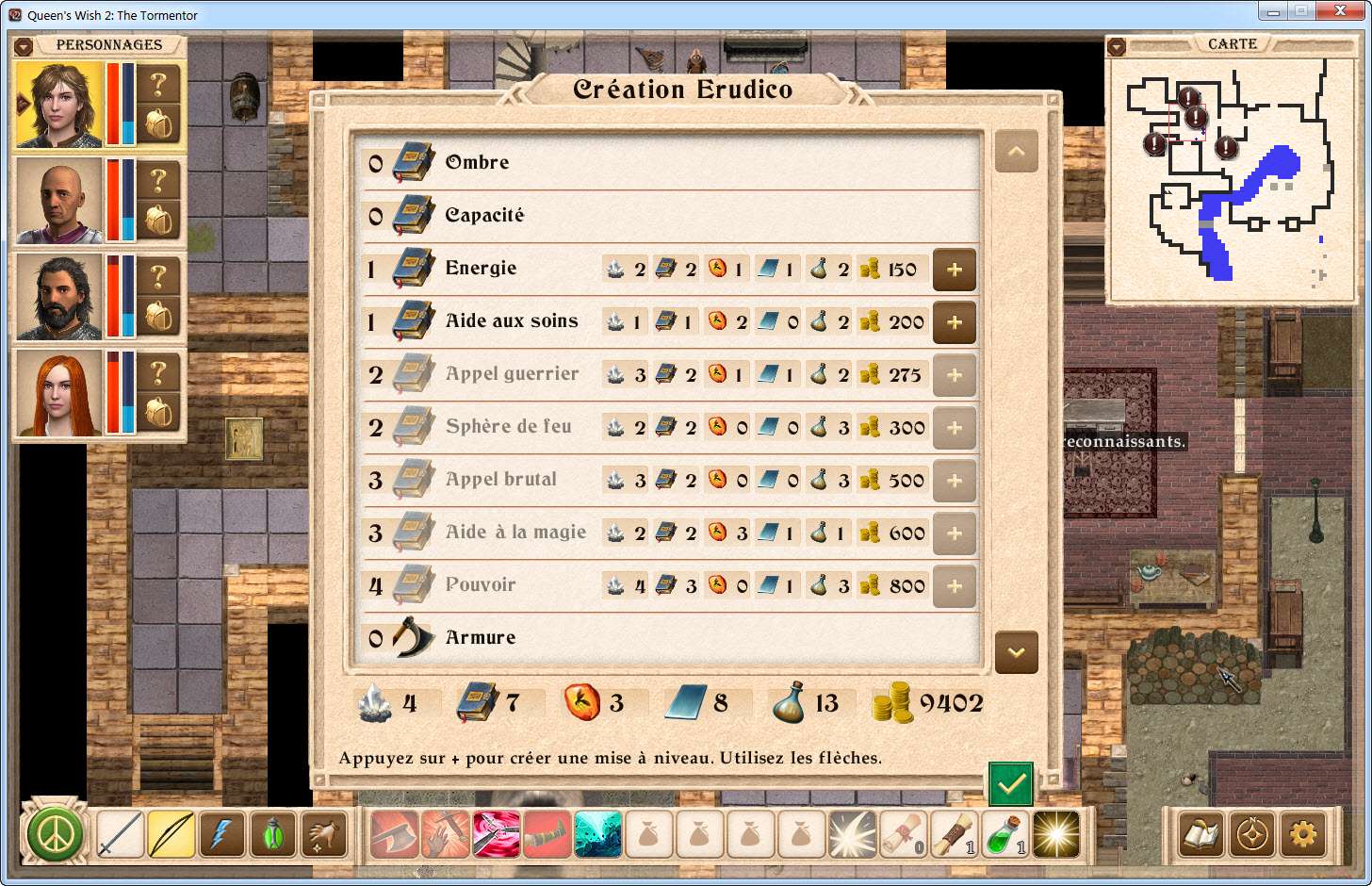This screenshot has width=1372, height=886.
Task: Select the Ombre book entry
Action: click(x=477, y=162)
